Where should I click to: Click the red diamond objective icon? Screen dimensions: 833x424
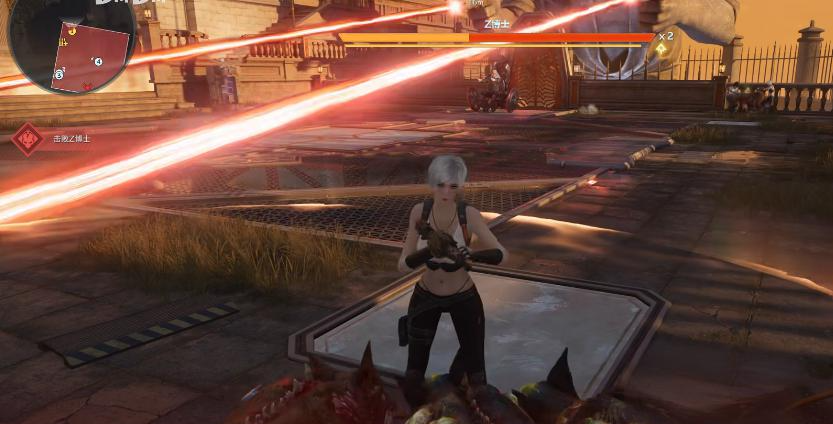click(27, 138)
